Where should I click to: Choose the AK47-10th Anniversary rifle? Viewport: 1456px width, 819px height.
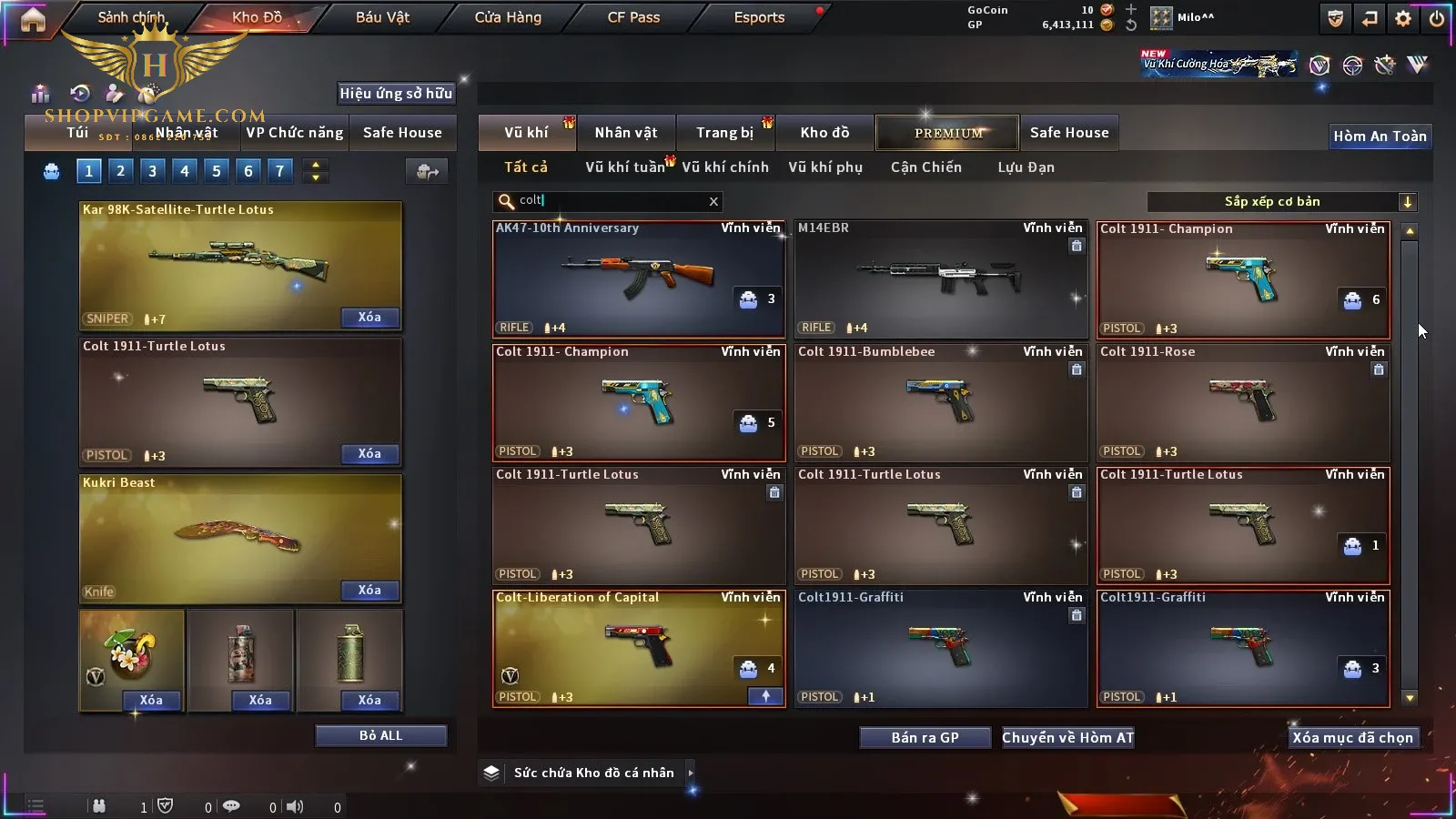click(639, 279)
